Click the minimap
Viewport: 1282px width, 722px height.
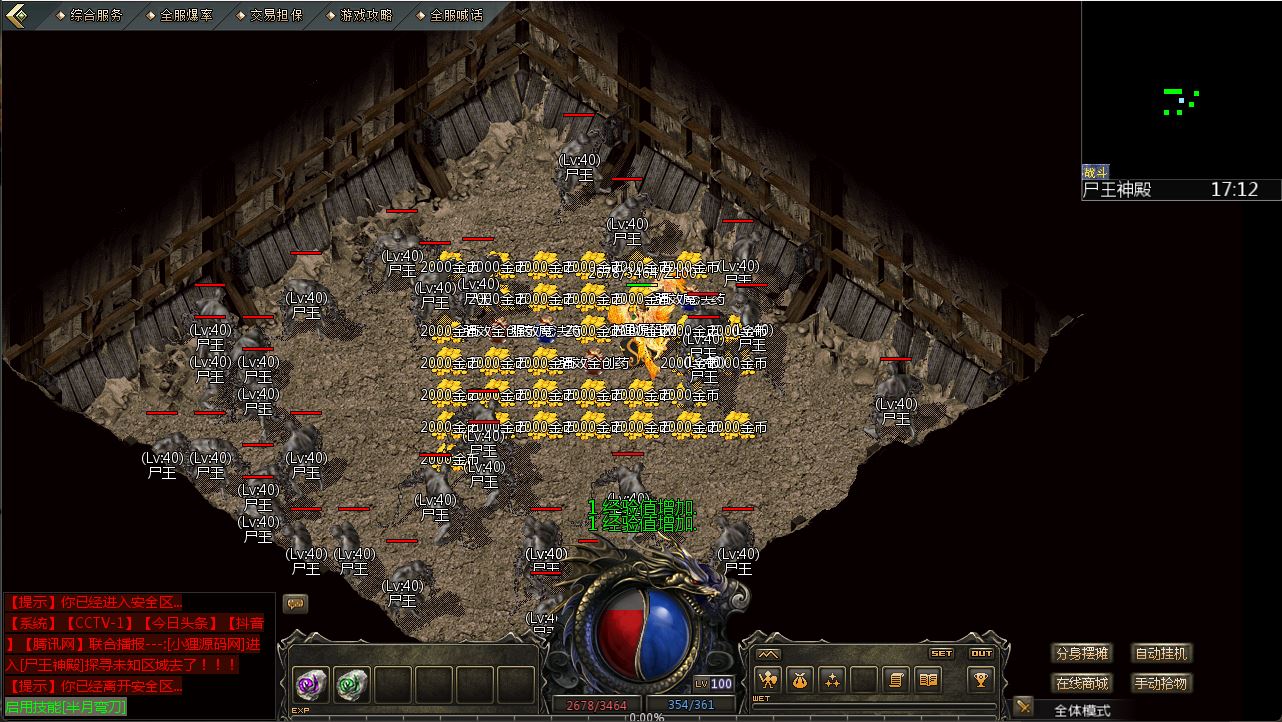(1180, 90)
